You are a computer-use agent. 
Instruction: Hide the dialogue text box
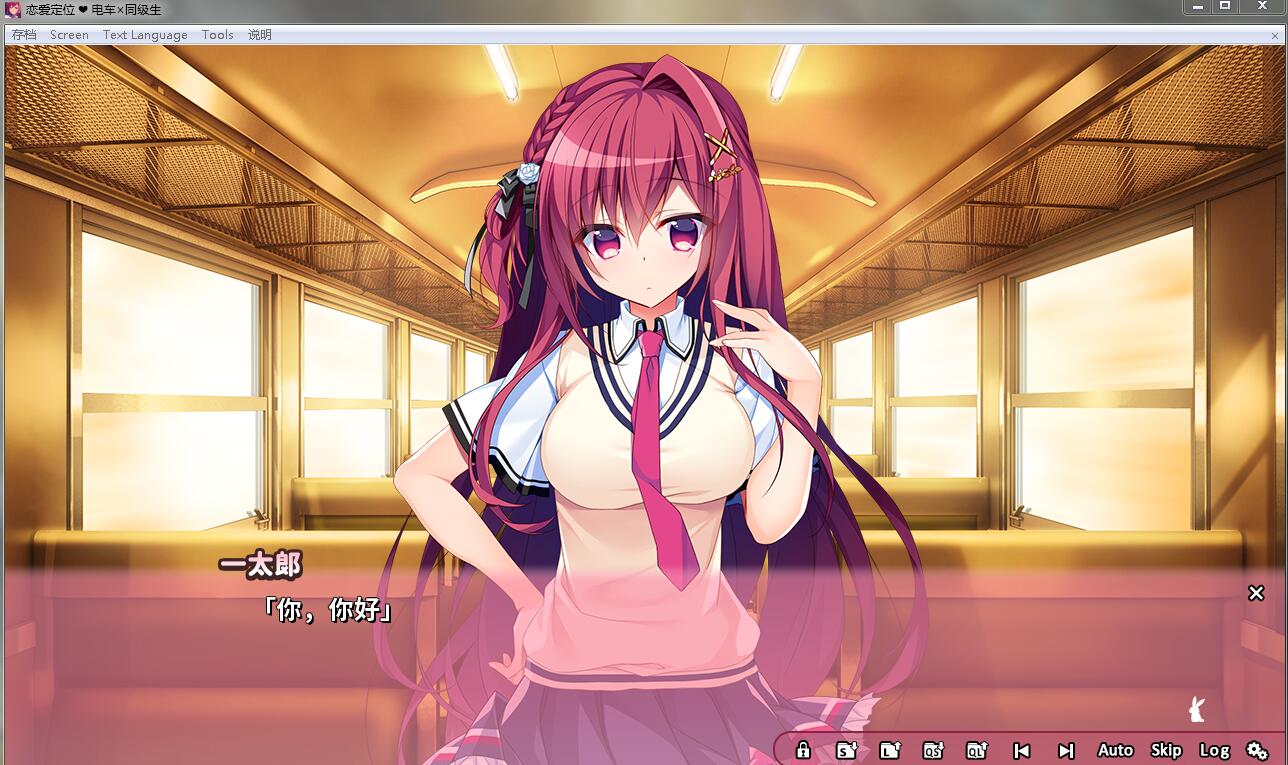[x=1256, y=593]
